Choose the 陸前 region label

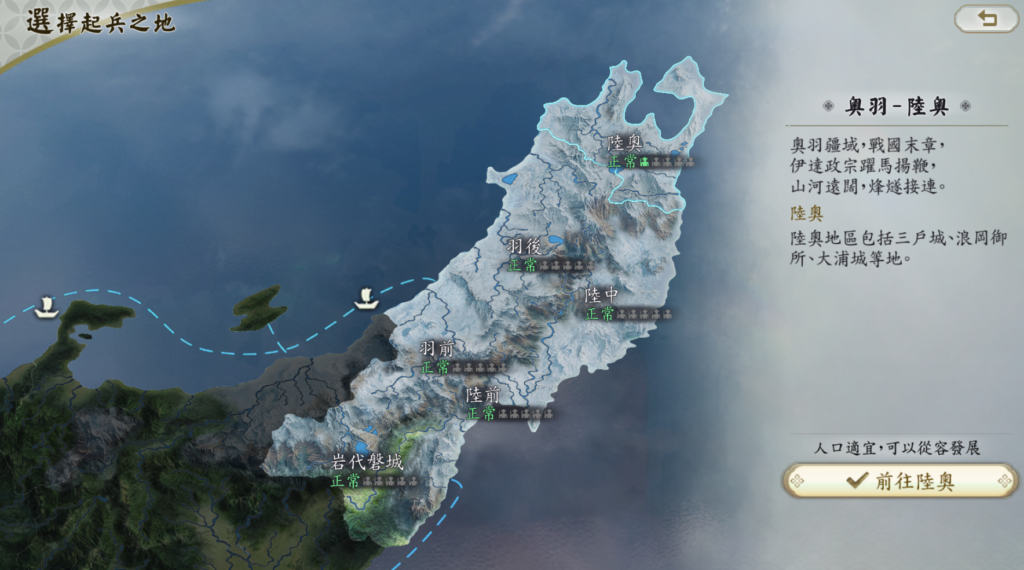click(483, 396)
